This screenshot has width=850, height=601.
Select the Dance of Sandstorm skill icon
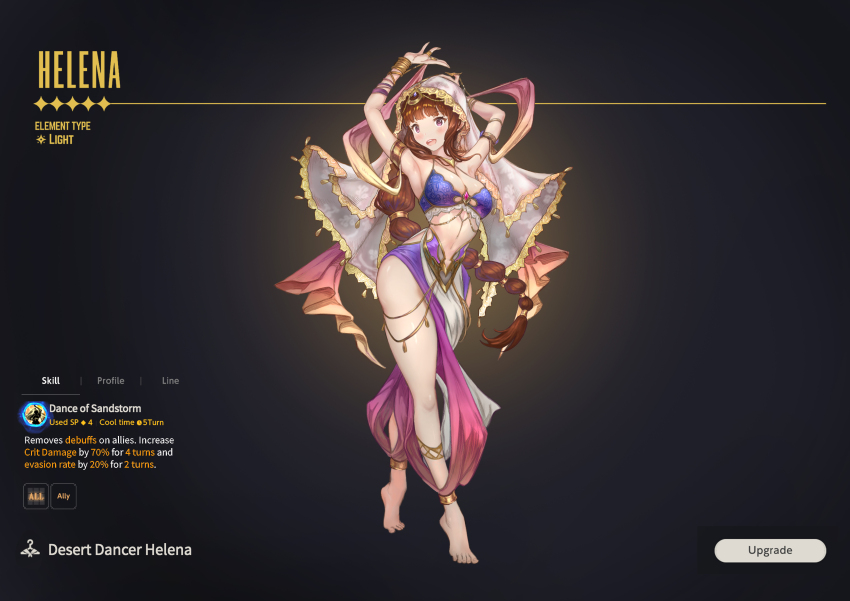coord(35,414)
